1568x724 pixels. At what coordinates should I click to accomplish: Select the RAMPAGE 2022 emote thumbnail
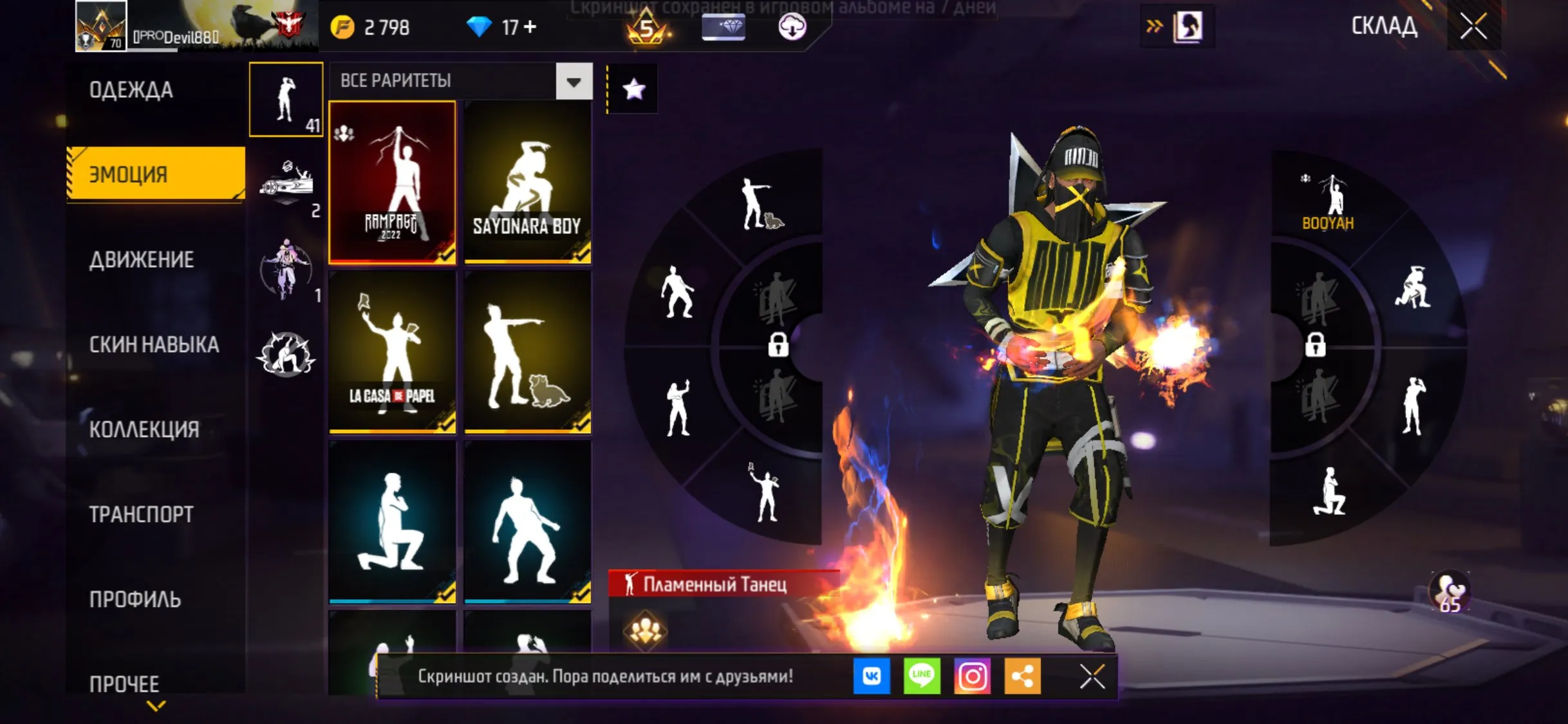pos(393,182)
